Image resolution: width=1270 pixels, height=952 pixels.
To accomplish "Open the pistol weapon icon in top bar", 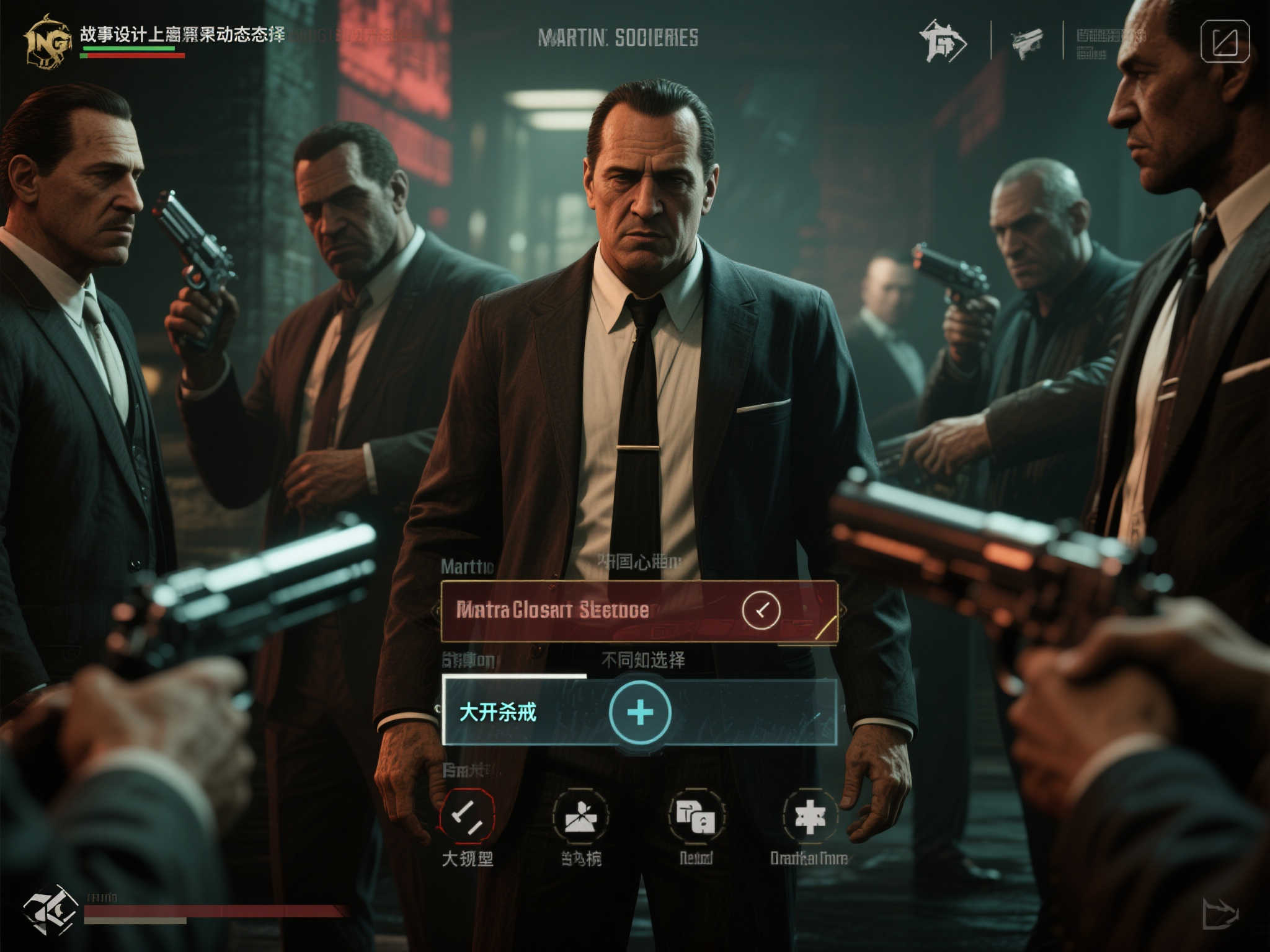I will coord(1027,42).
